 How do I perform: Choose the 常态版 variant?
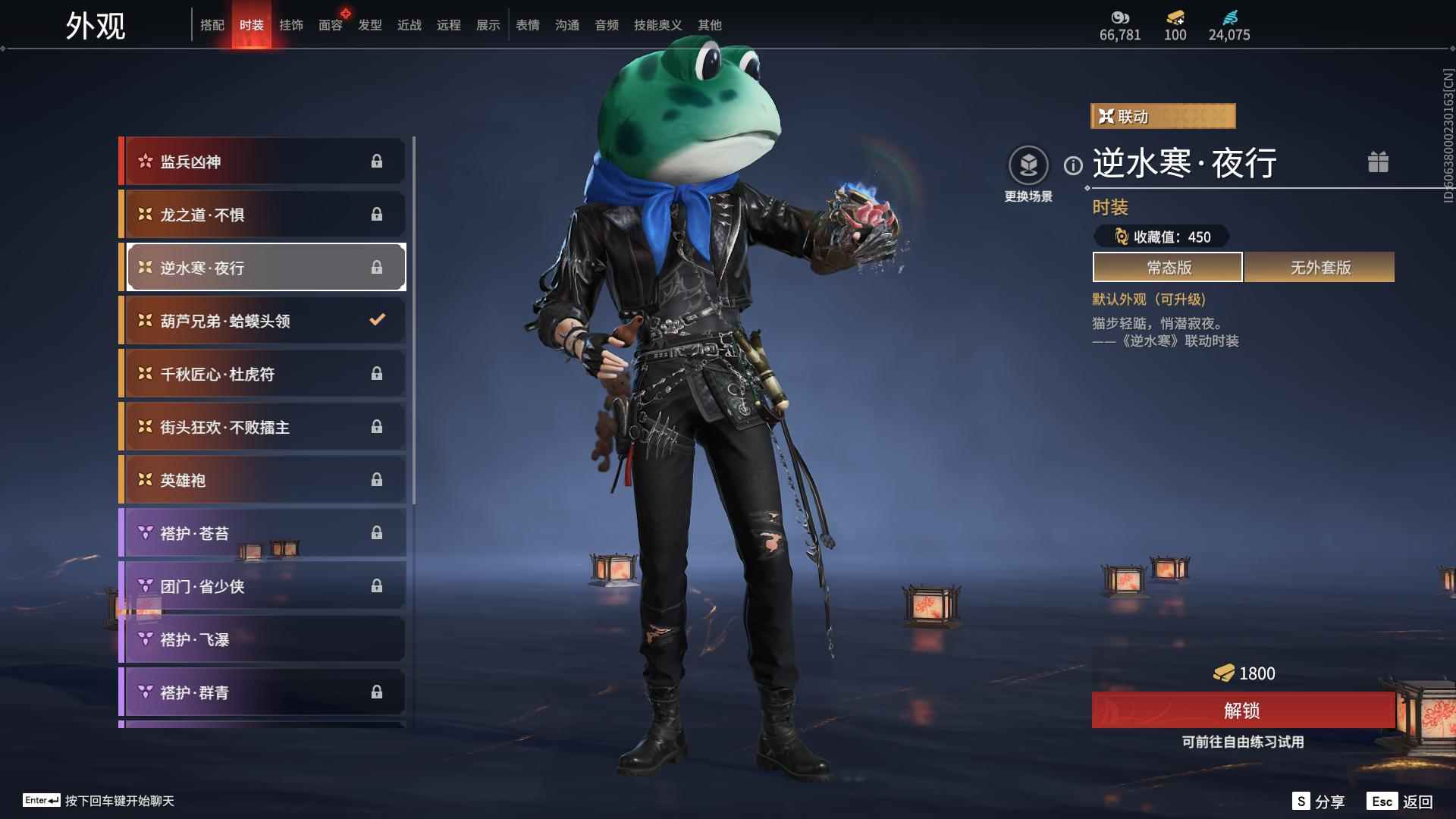tap(1168, 268)
